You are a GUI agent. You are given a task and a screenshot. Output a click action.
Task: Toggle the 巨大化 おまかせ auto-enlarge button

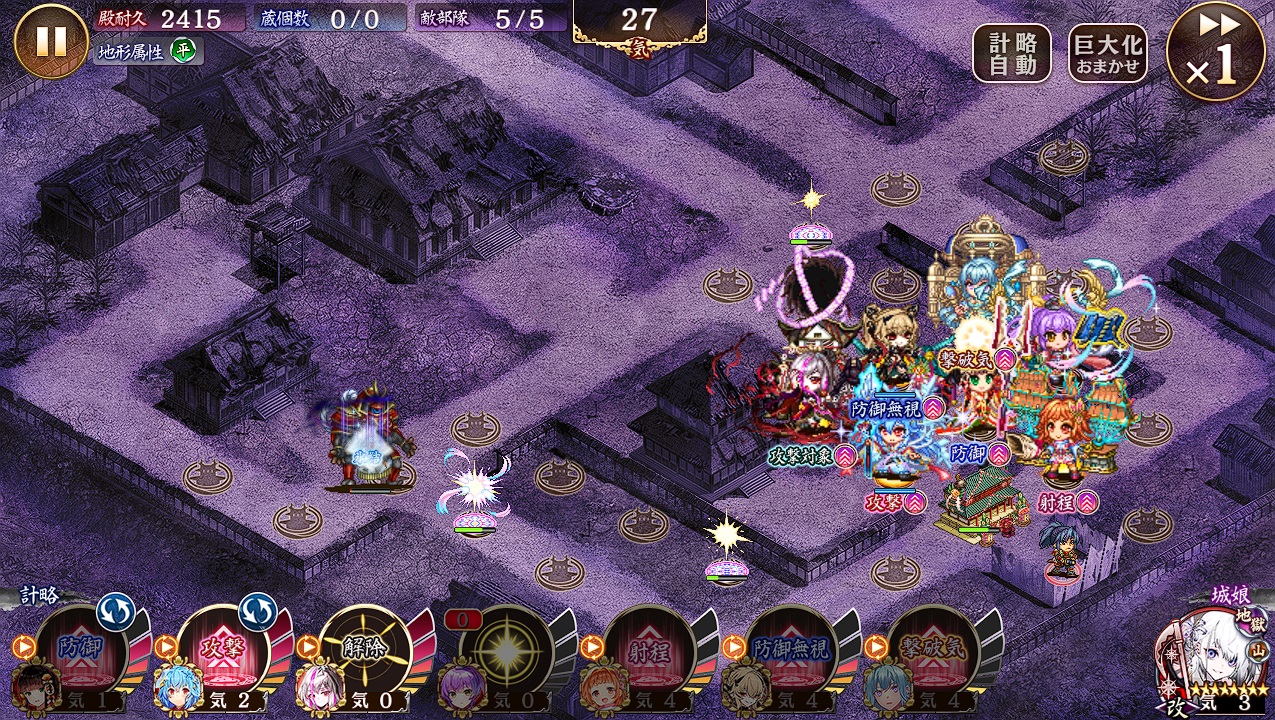[1107, 53]
